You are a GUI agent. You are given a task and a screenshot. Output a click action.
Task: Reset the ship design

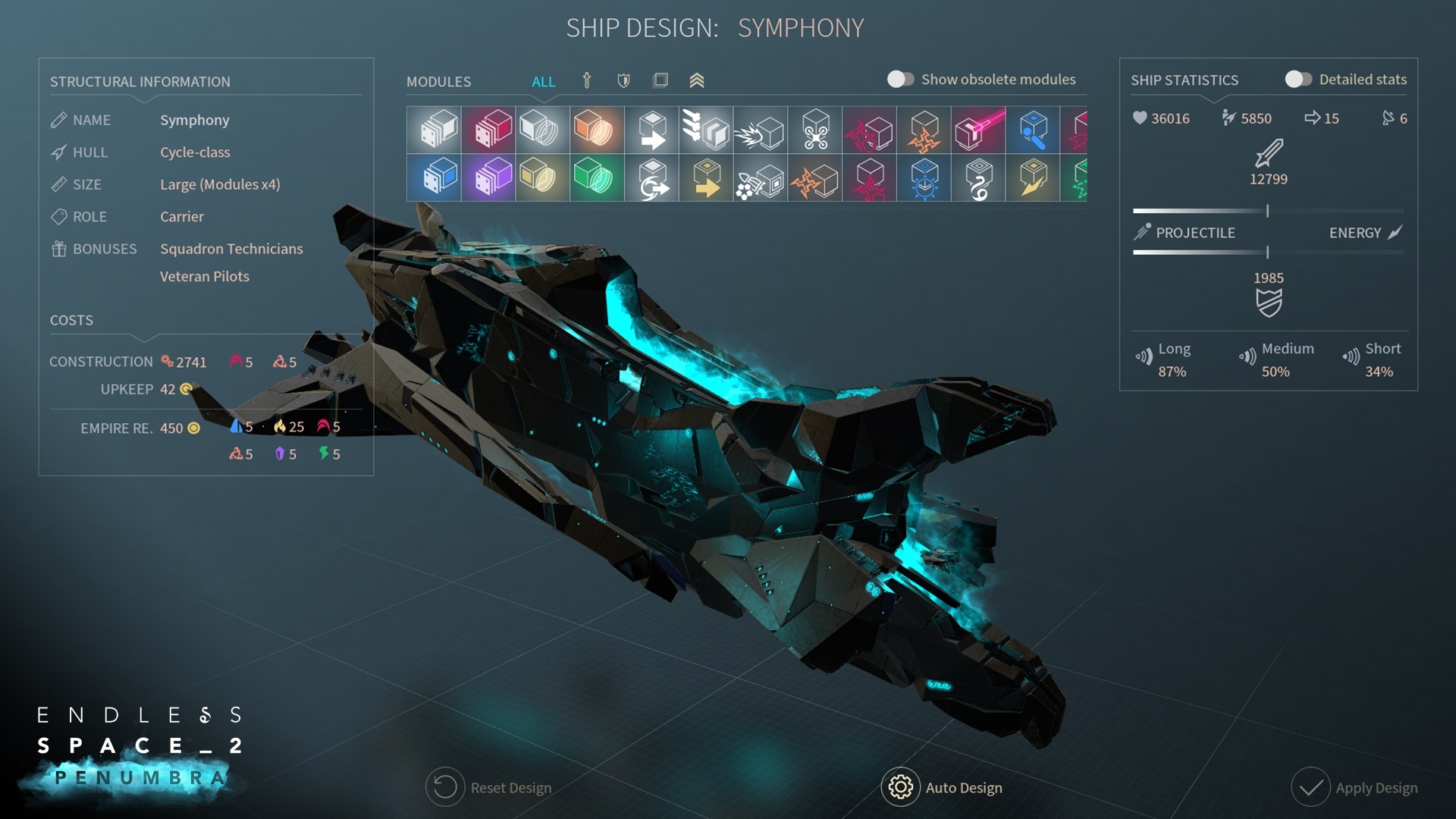pyautogui.click(x=489, y=788)
